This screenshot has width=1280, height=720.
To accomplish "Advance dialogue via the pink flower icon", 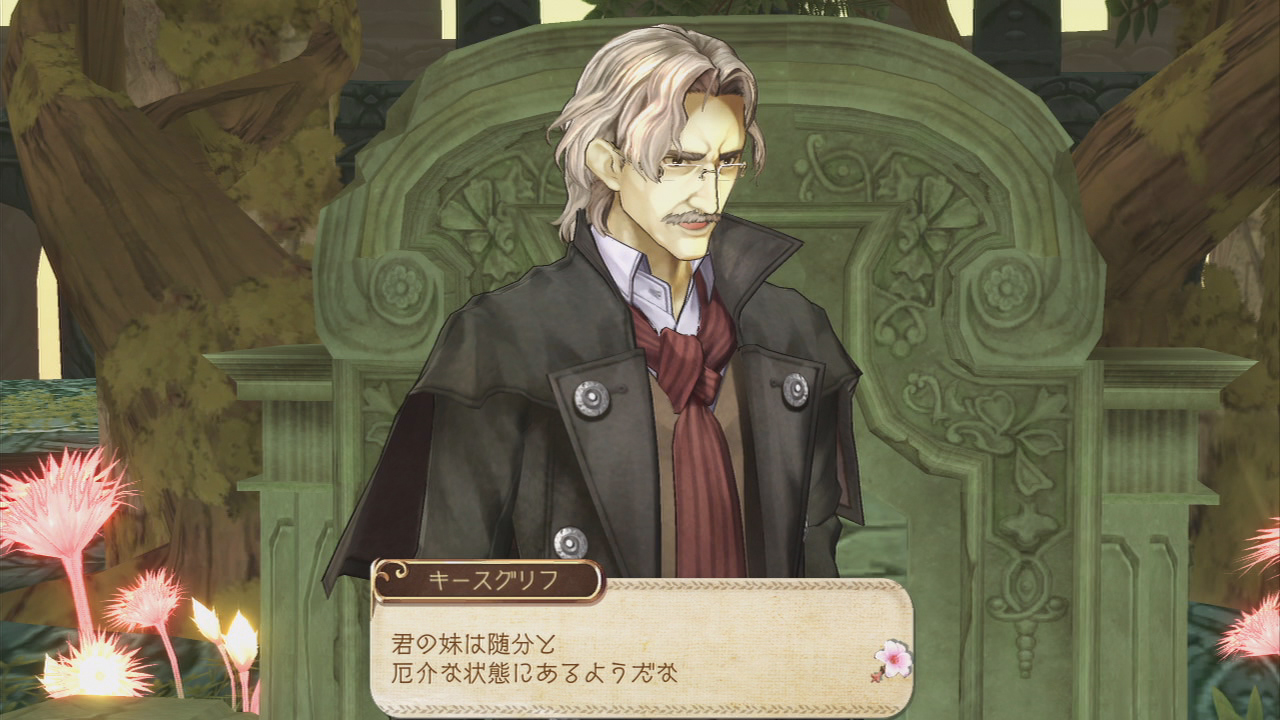I will pyautogui.click(x=890, y=658).
